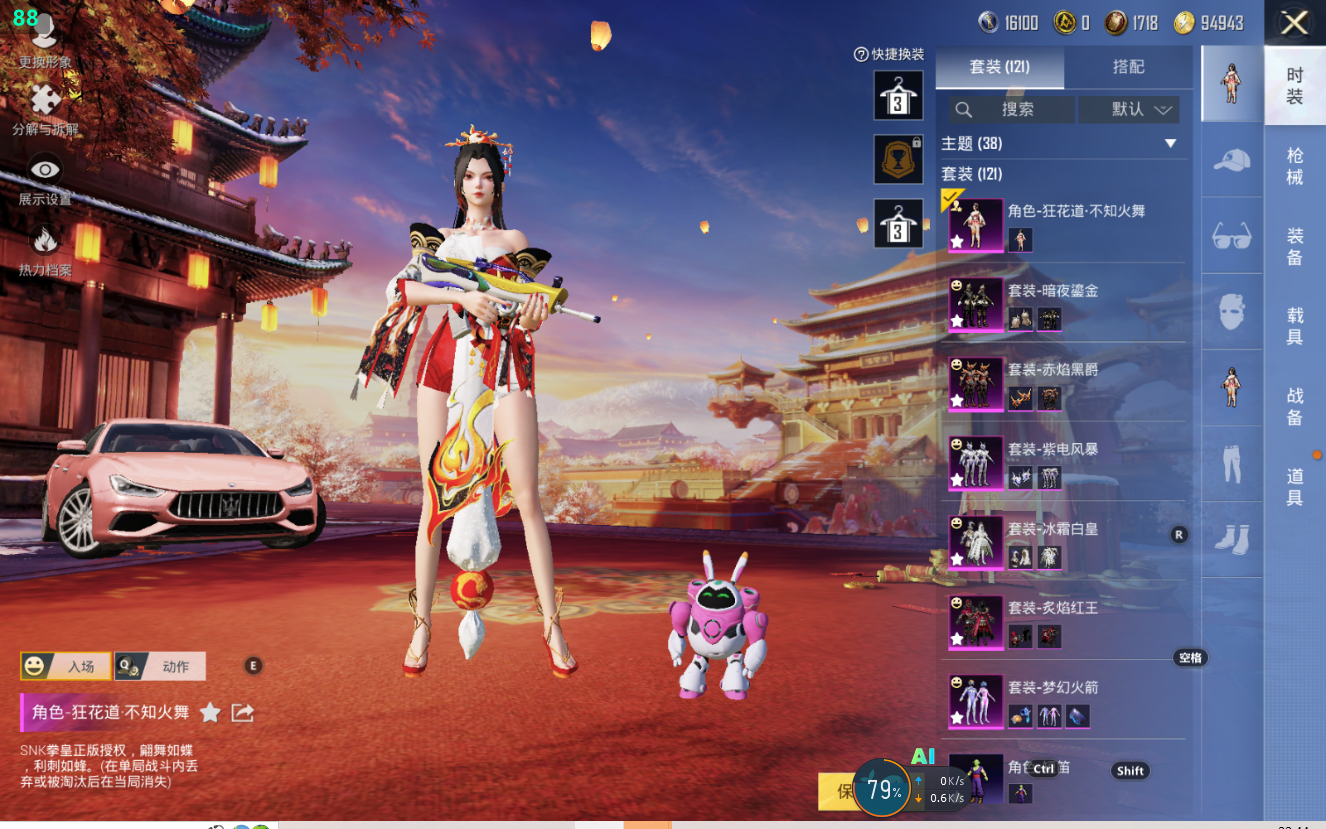Expand the 主题 (38) section
The image size is (1326, 829).
click(1170, 144)
